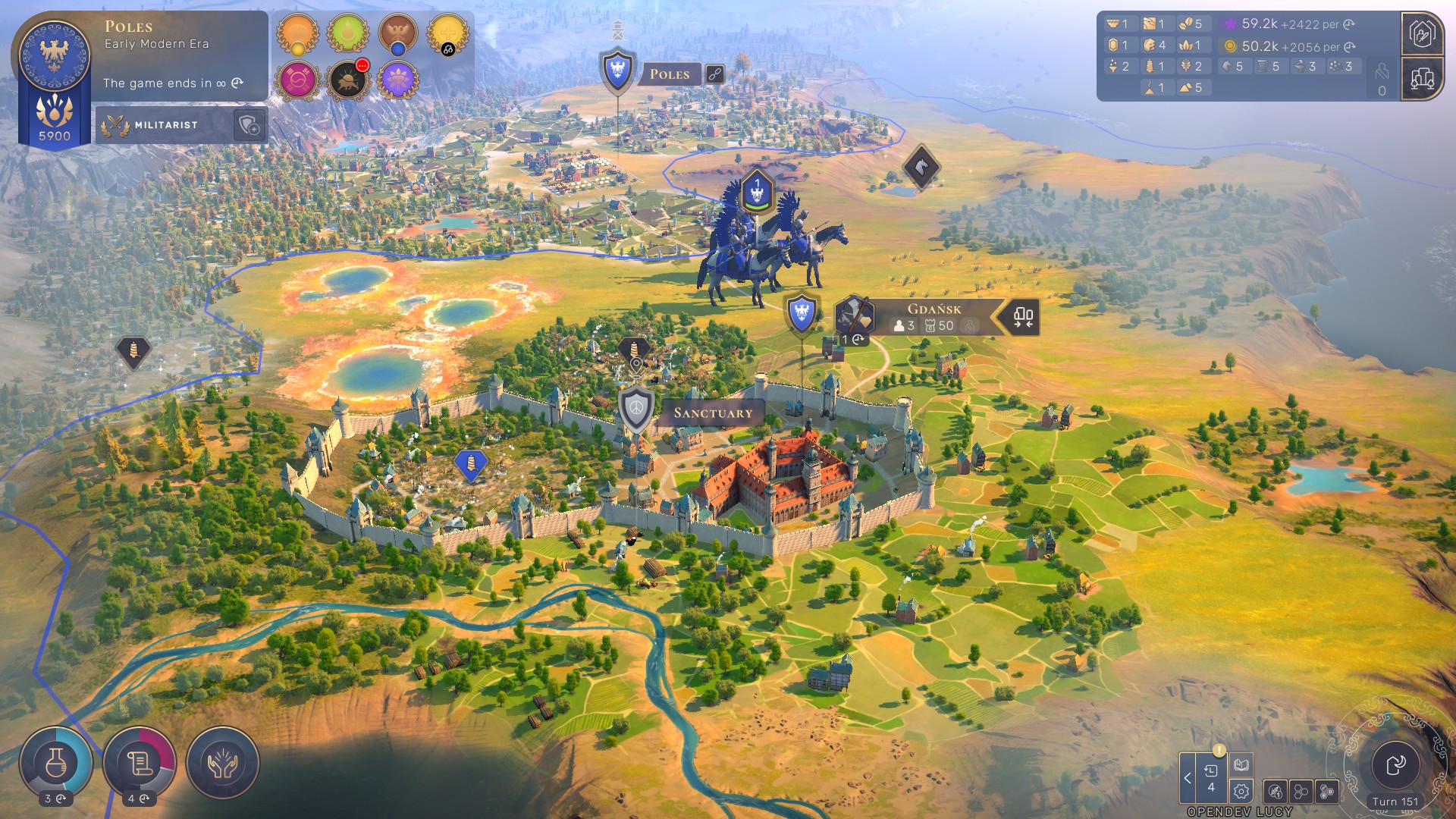
Task: Collapse the notifications panel with the arrow
Action: [1188, 778]
